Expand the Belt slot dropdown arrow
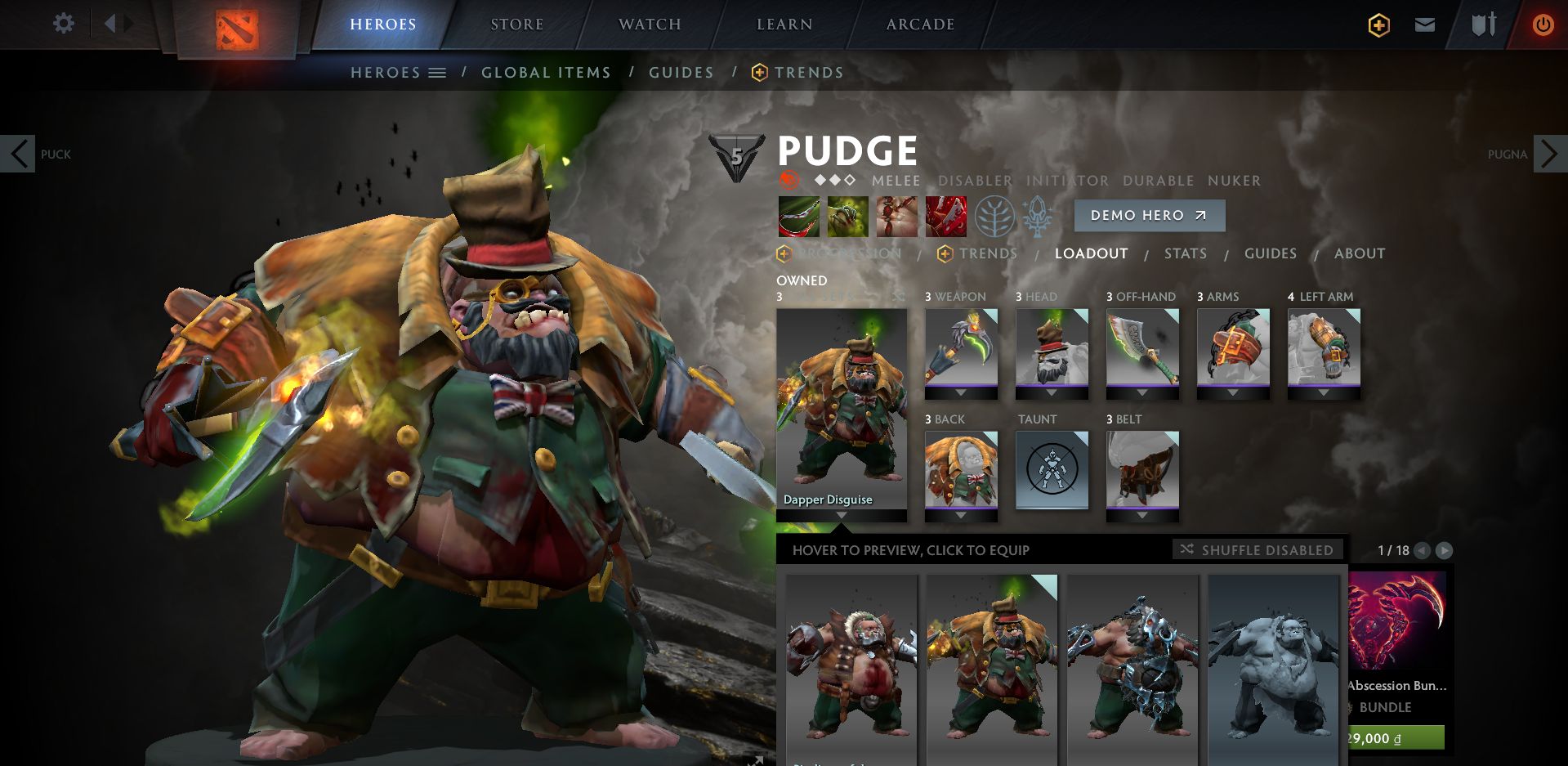The image size is (1568, 766). click(1142, 513)
